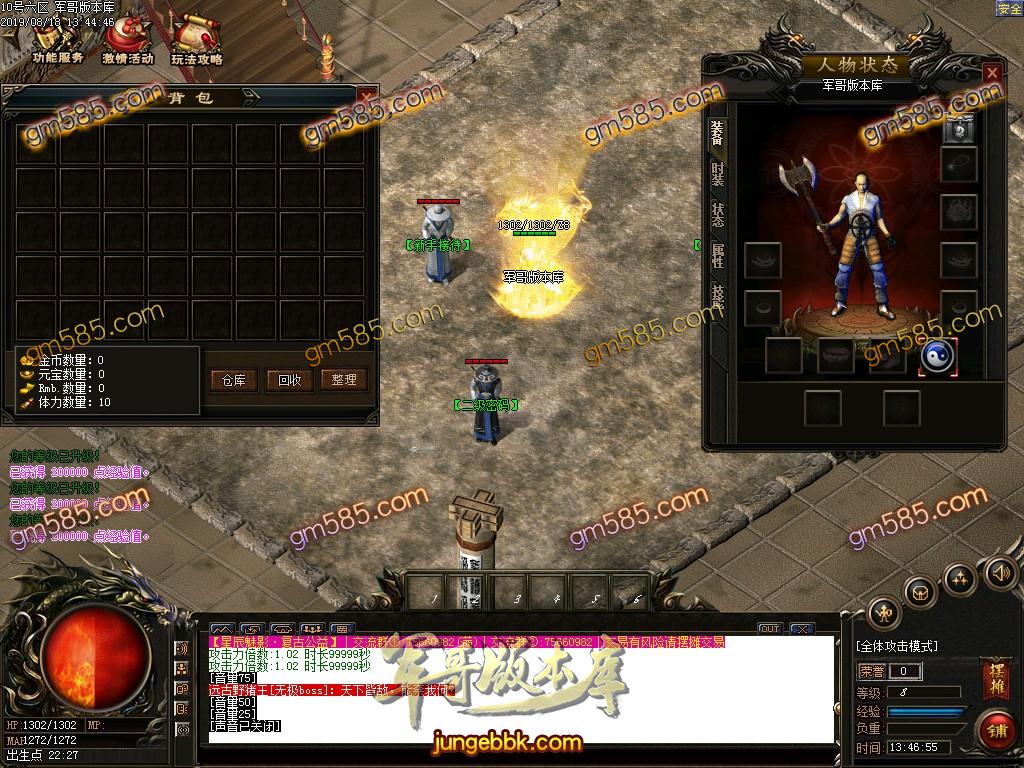Select the helmet equipment slot

point(959,127)
